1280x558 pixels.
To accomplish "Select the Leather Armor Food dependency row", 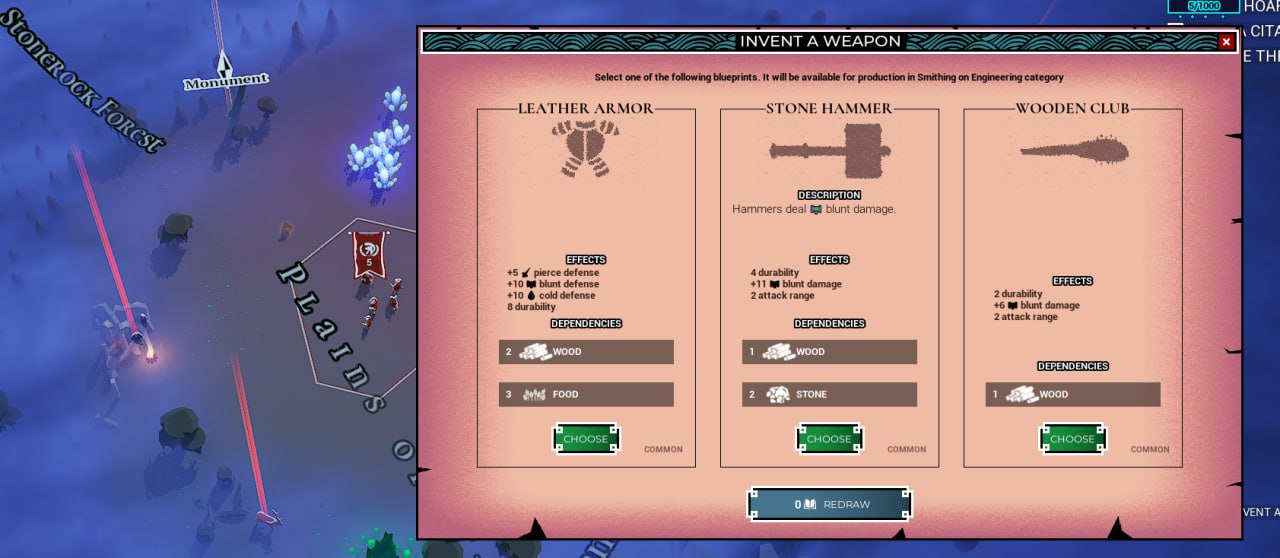I will point(586,395).
